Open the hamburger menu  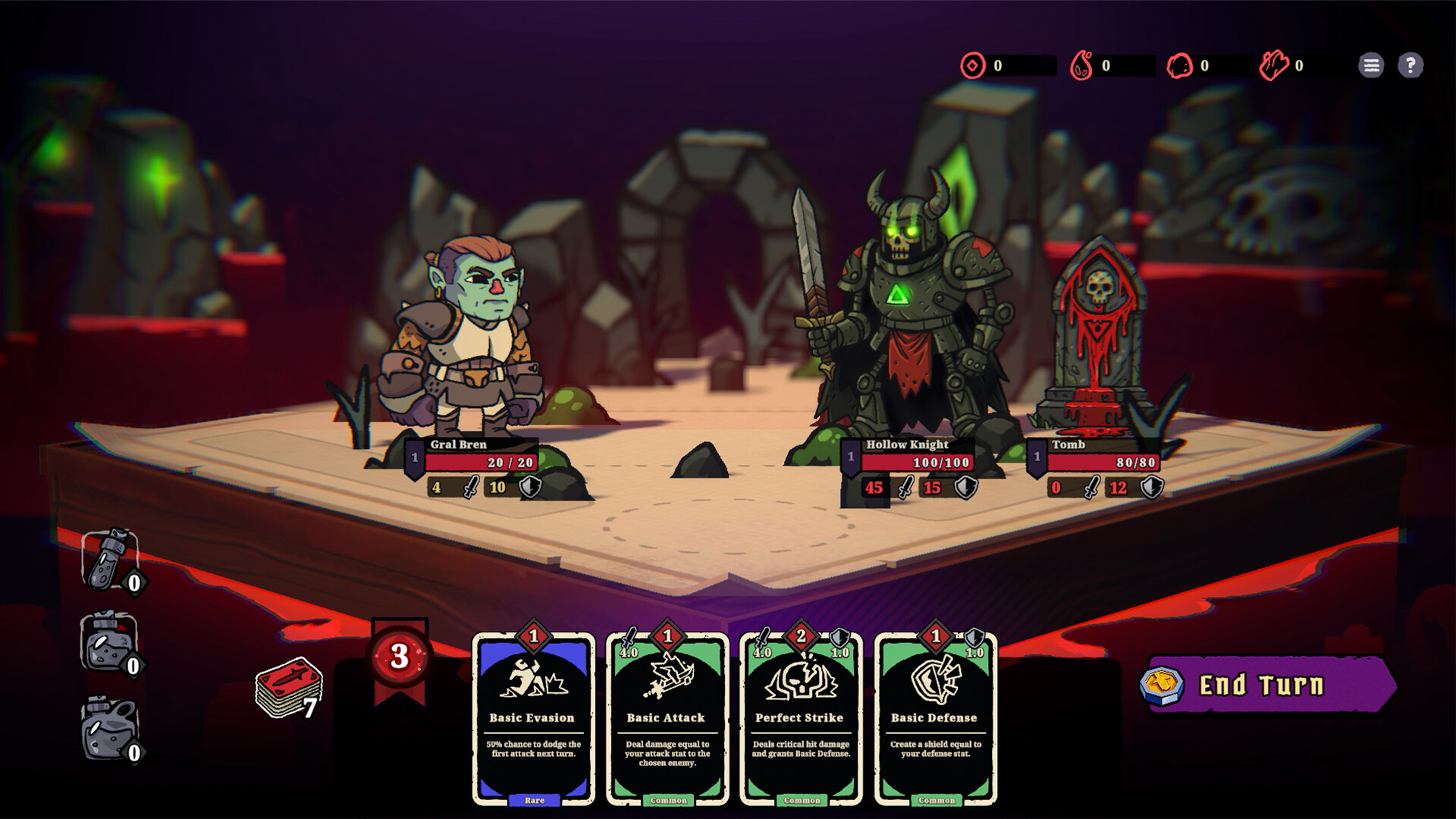tap(1371, 66)
